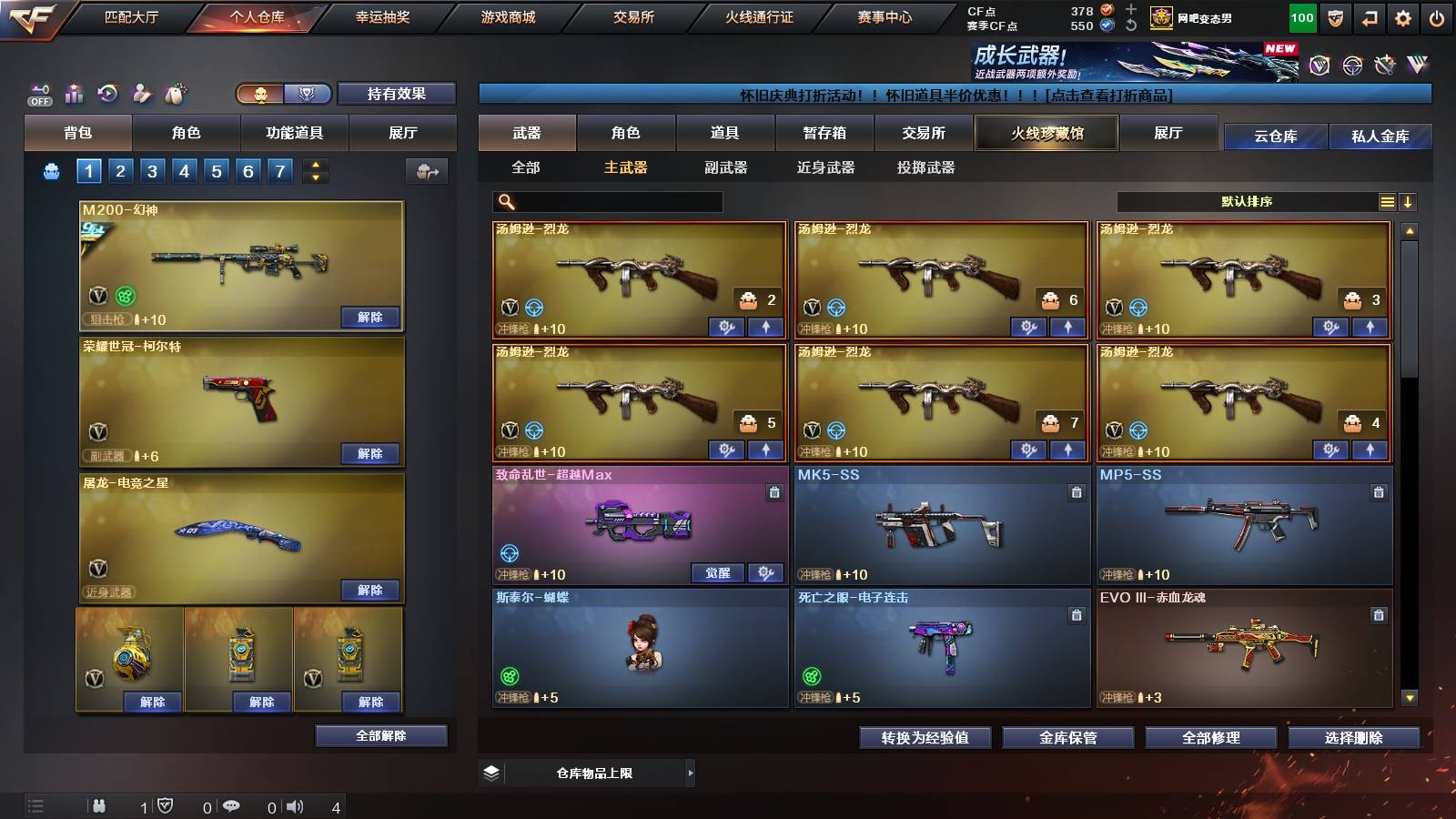Switch to the 火线珍藏馆 tab

[x=1045, y=133]
